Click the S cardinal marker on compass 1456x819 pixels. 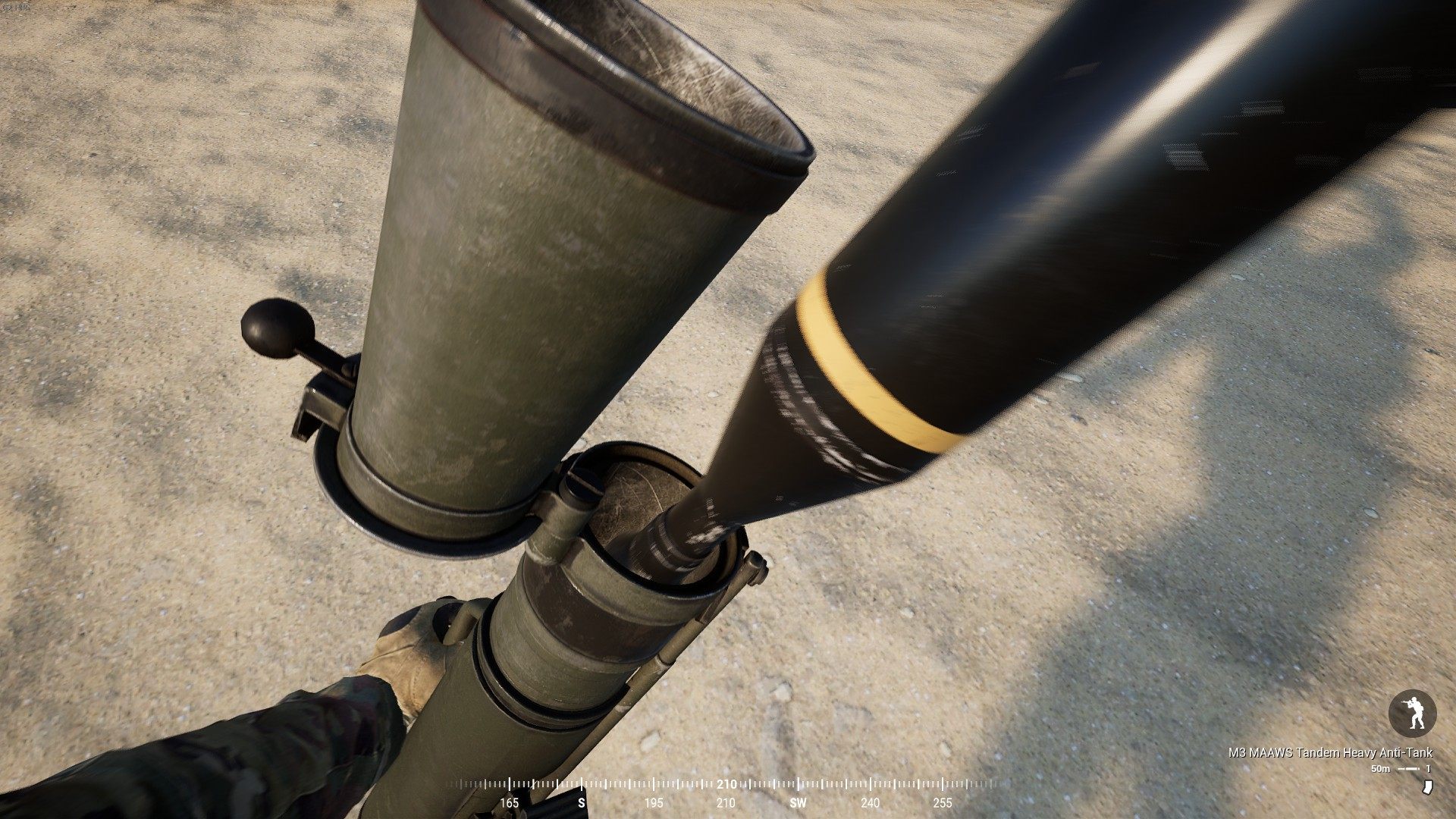point(580,801)
